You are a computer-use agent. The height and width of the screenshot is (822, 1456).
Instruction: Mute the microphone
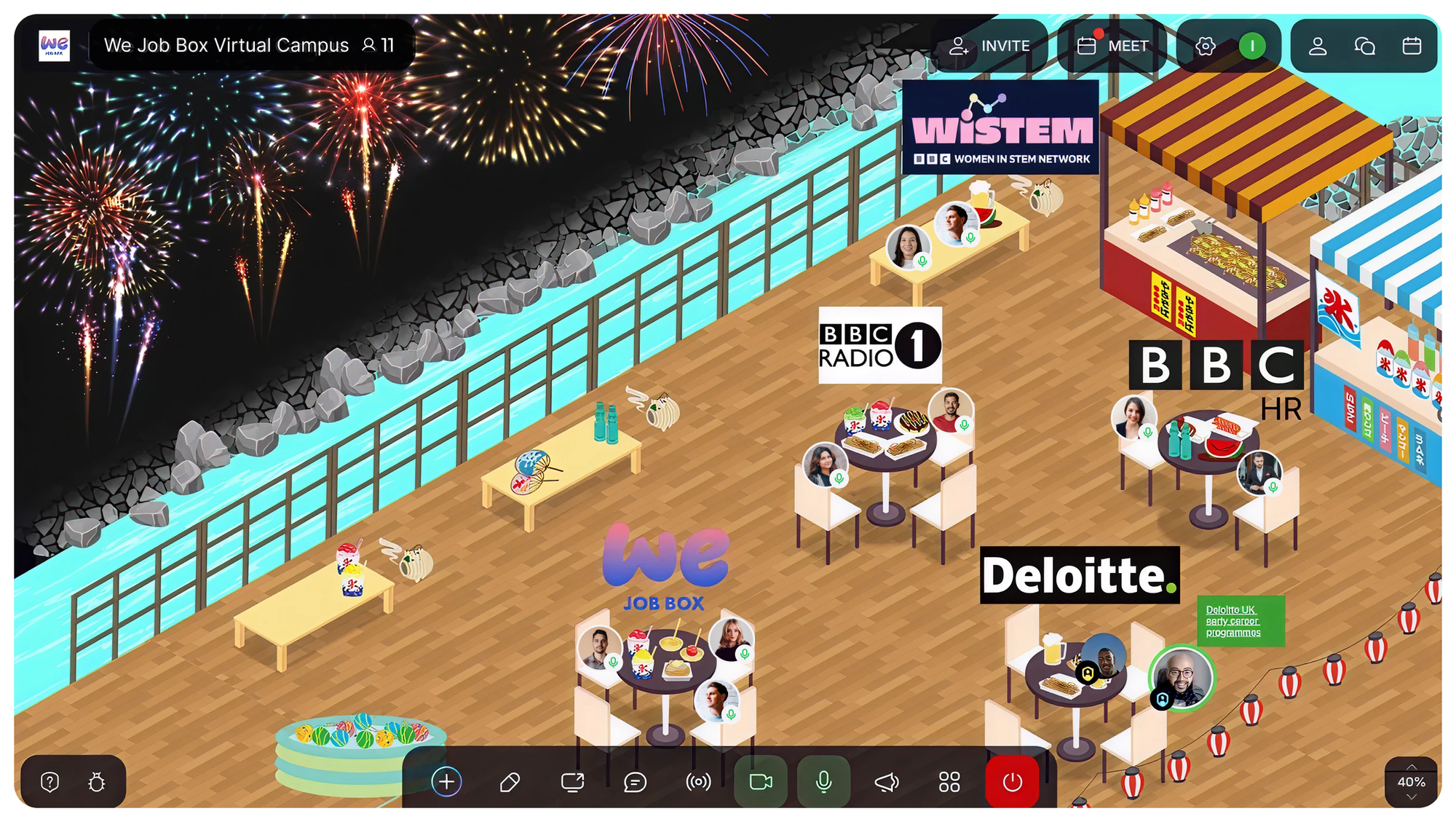(x=823, y=783)
